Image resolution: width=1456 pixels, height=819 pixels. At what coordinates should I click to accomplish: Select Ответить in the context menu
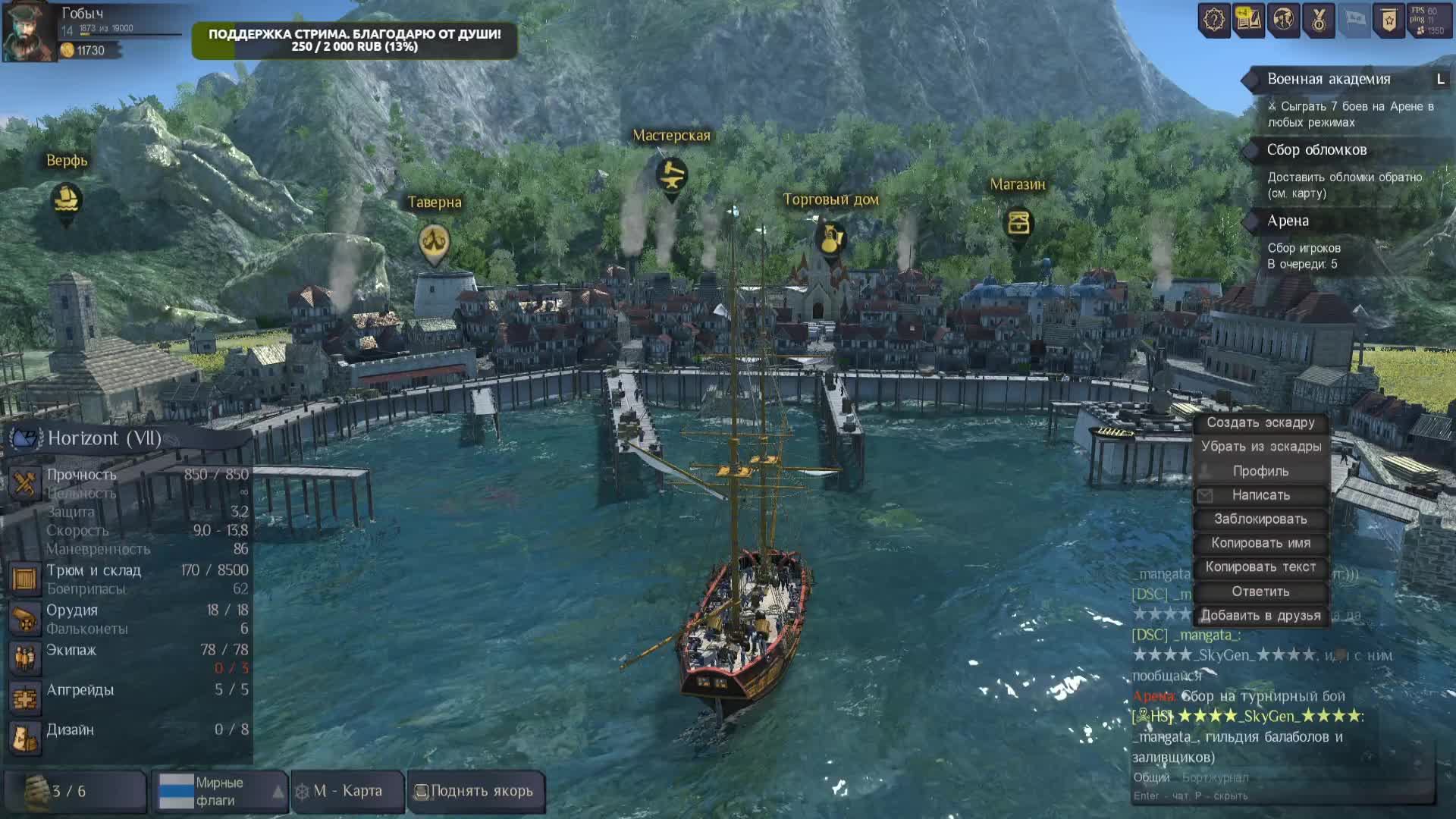pos(1260,591)
